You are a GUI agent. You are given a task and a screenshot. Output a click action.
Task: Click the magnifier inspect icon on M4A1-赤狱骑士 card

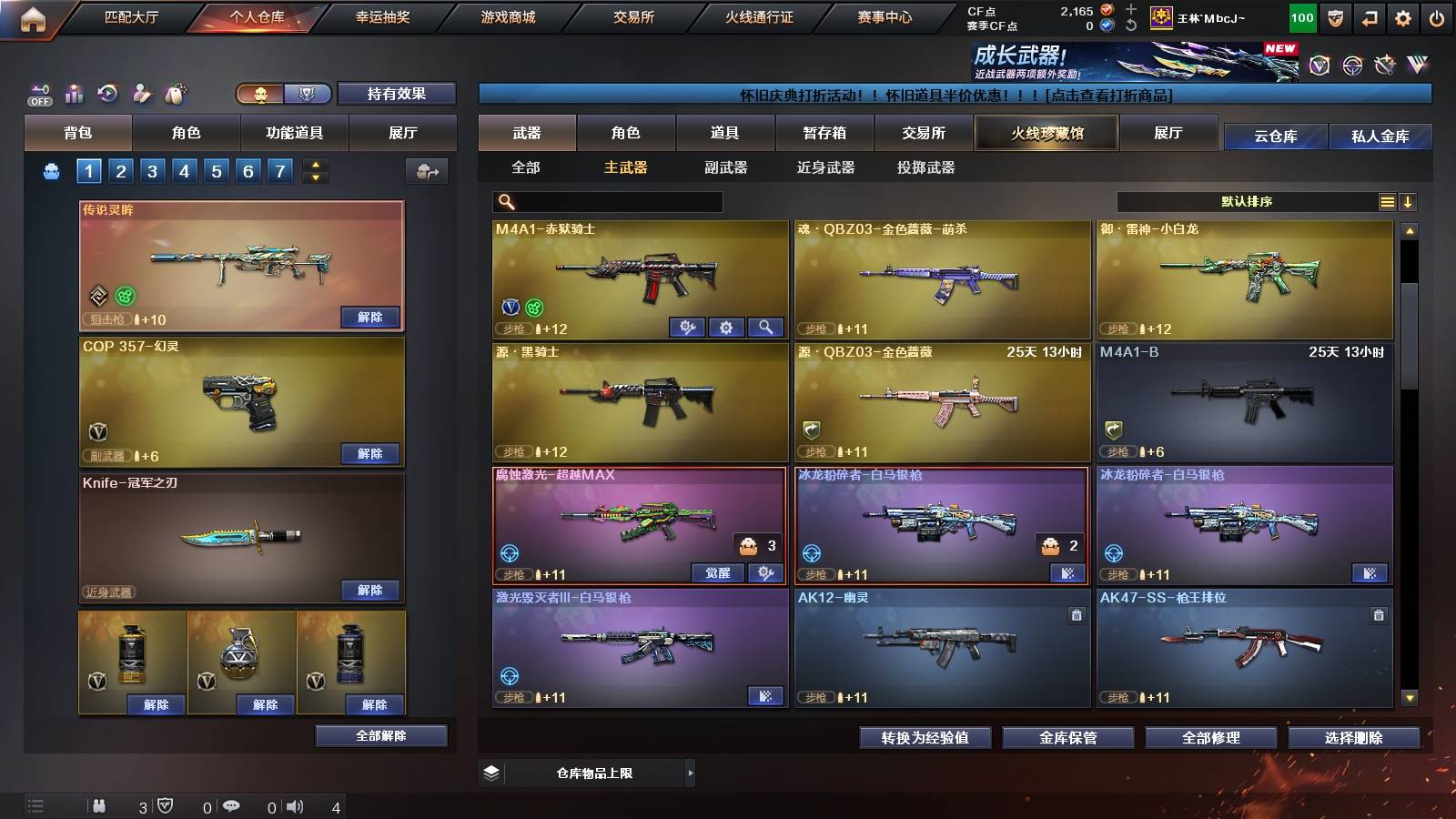(x=764, y=326)
